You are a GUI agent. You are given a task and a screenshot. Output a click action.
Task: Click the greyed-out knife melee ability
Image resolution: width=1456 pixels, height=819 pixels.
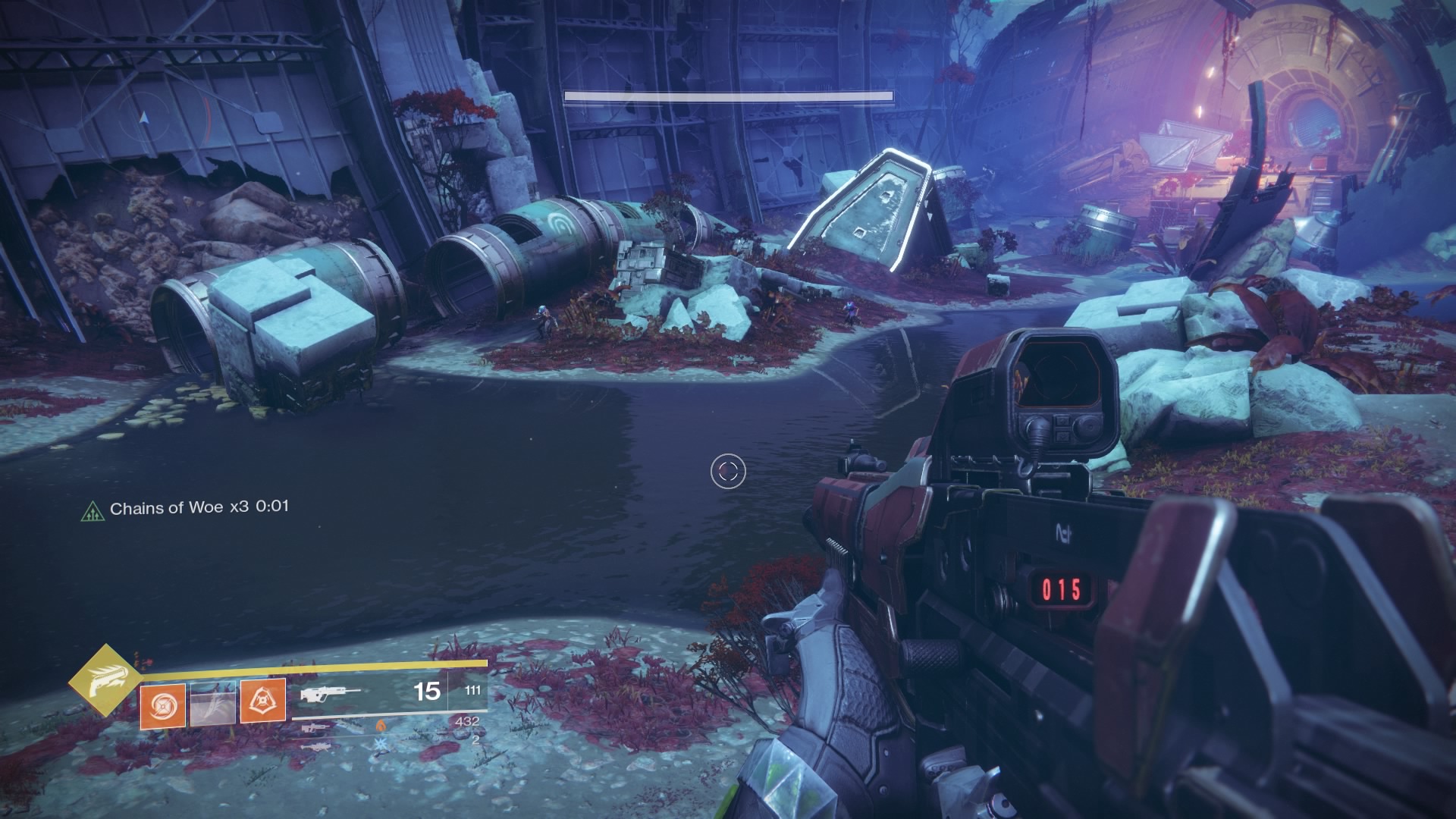212,702
